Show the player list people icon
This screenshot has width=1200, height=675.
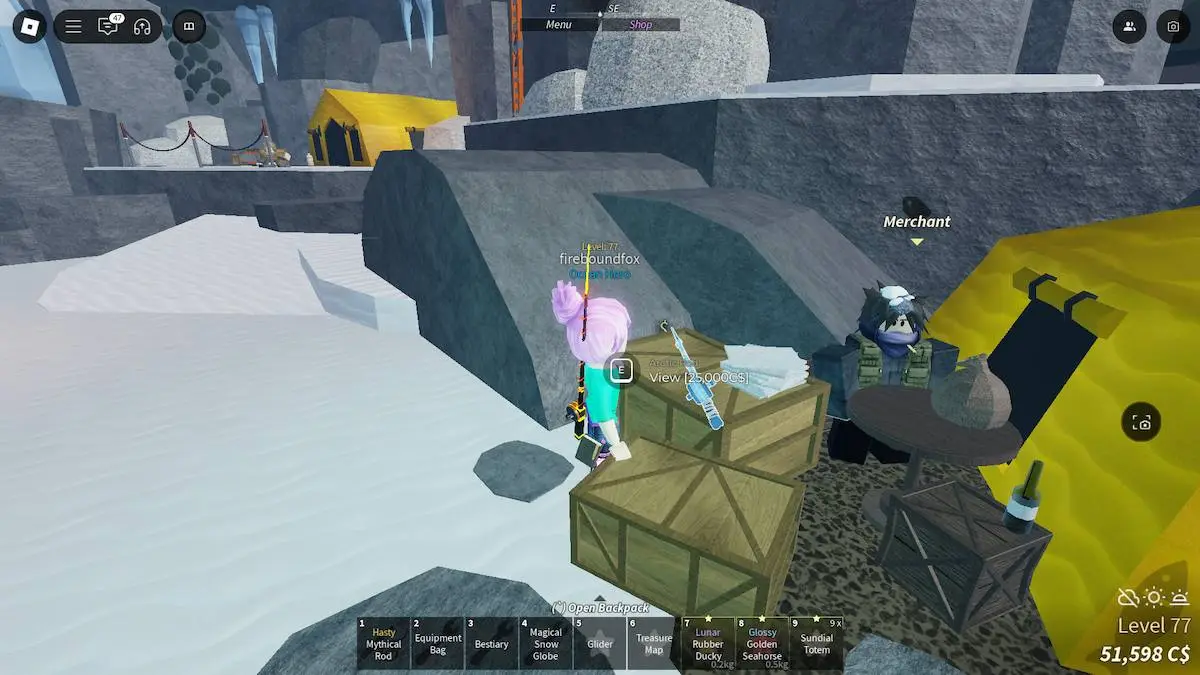click(1129, 27)
